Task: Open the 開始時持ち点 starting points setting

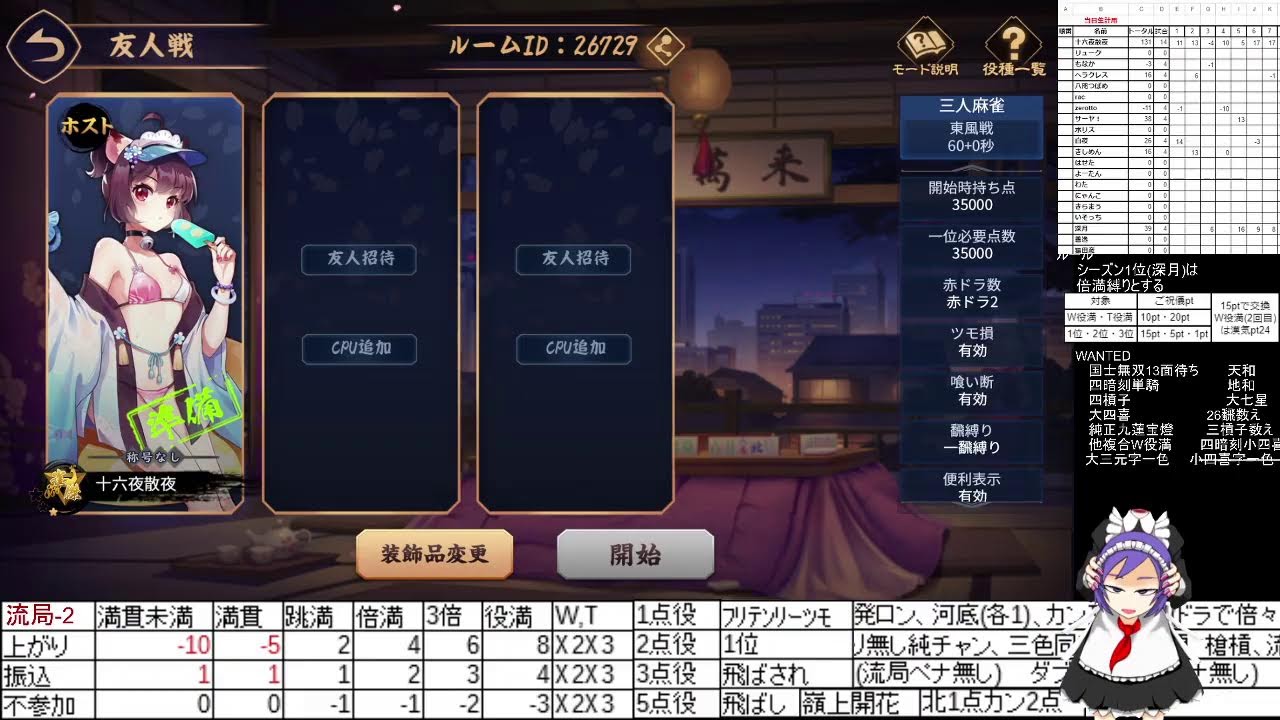Action: [x=971, y=195]
